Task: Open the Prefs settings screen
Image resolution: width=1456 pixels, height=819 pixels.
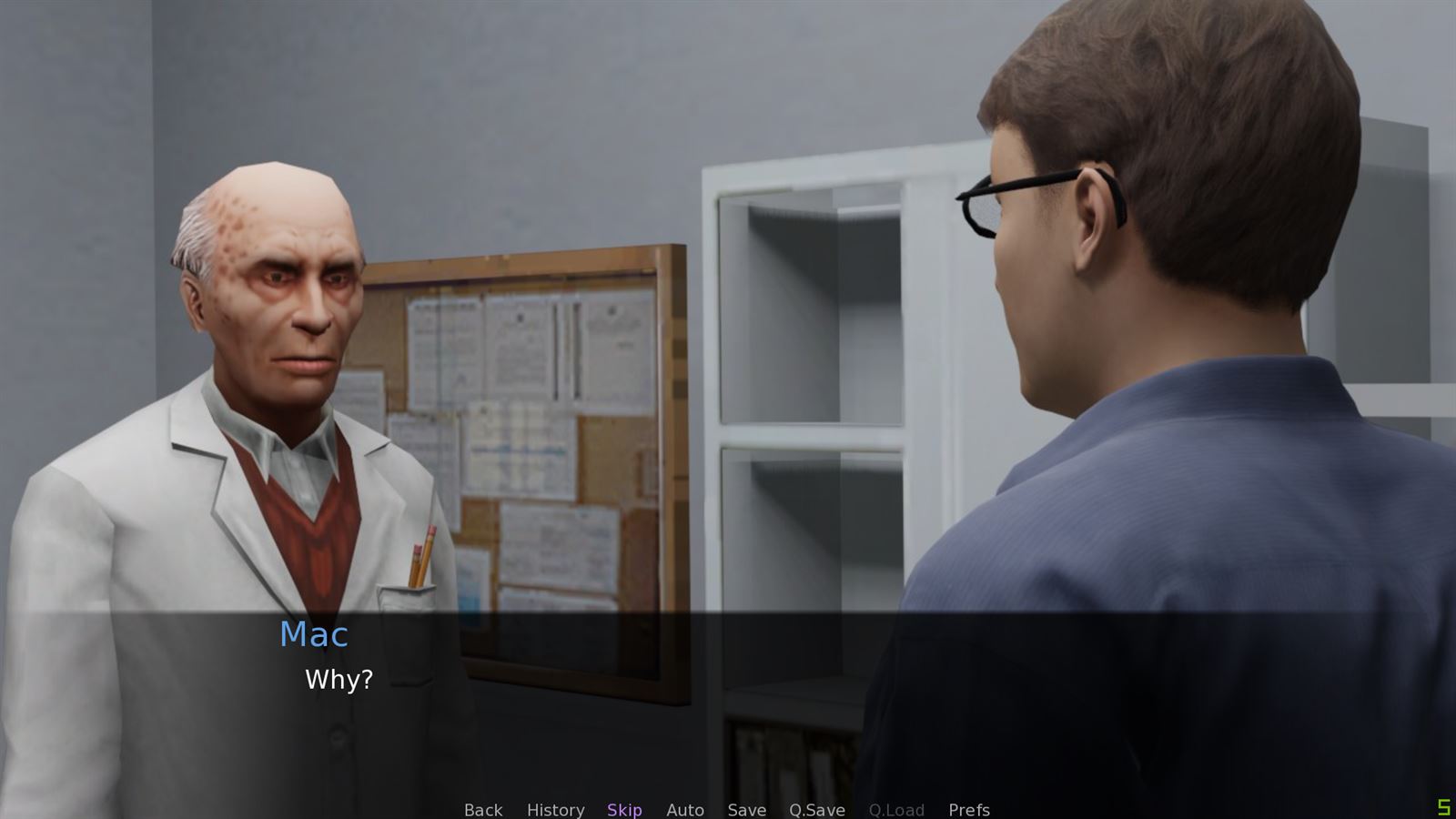Action: pyautogui.click(x=969, y=810)
